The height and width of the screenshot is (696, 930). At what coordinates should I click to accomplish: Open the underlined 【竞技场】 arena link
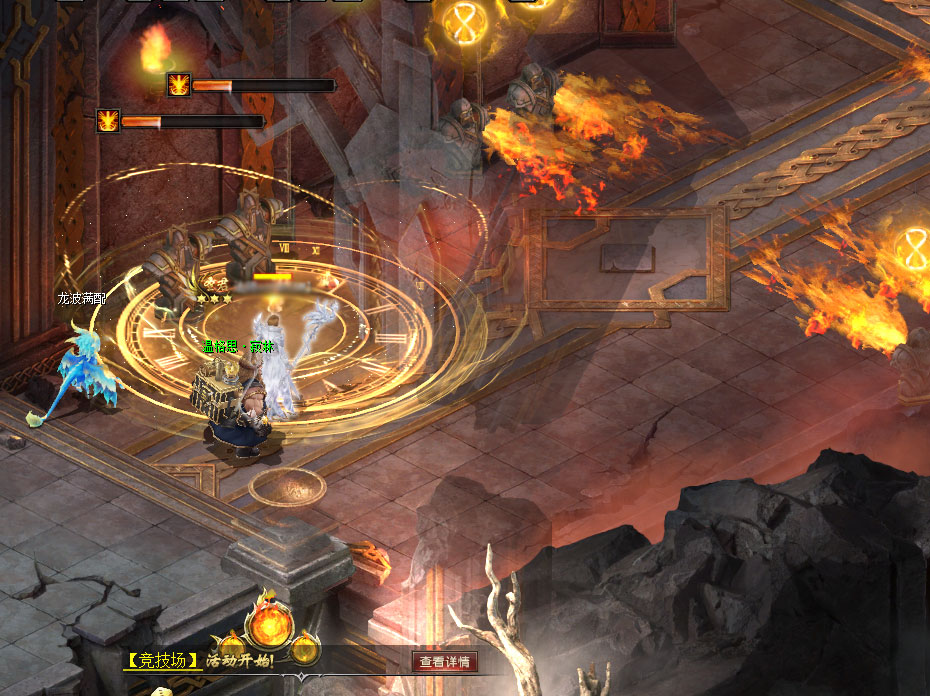pyautogui.click(x=162, y=661)
